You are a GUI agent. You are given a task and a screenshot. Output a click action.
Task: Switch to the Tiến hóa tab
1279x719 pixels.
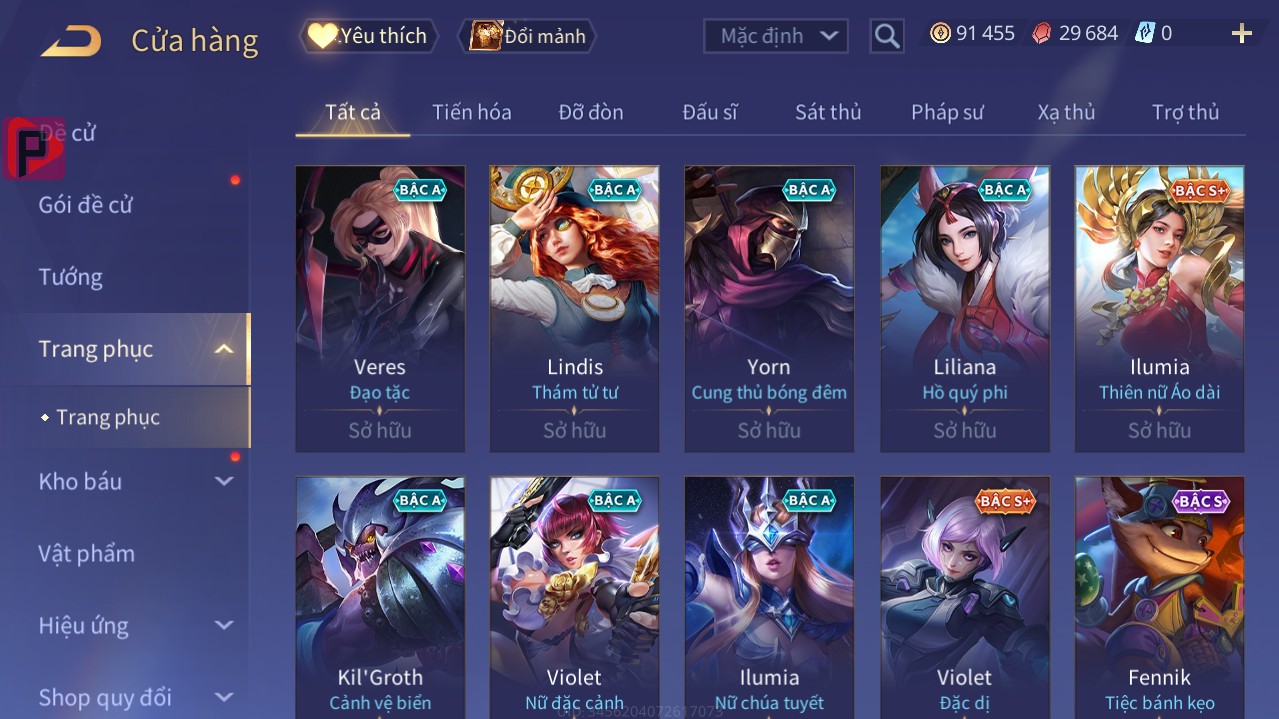click(471, 112)
